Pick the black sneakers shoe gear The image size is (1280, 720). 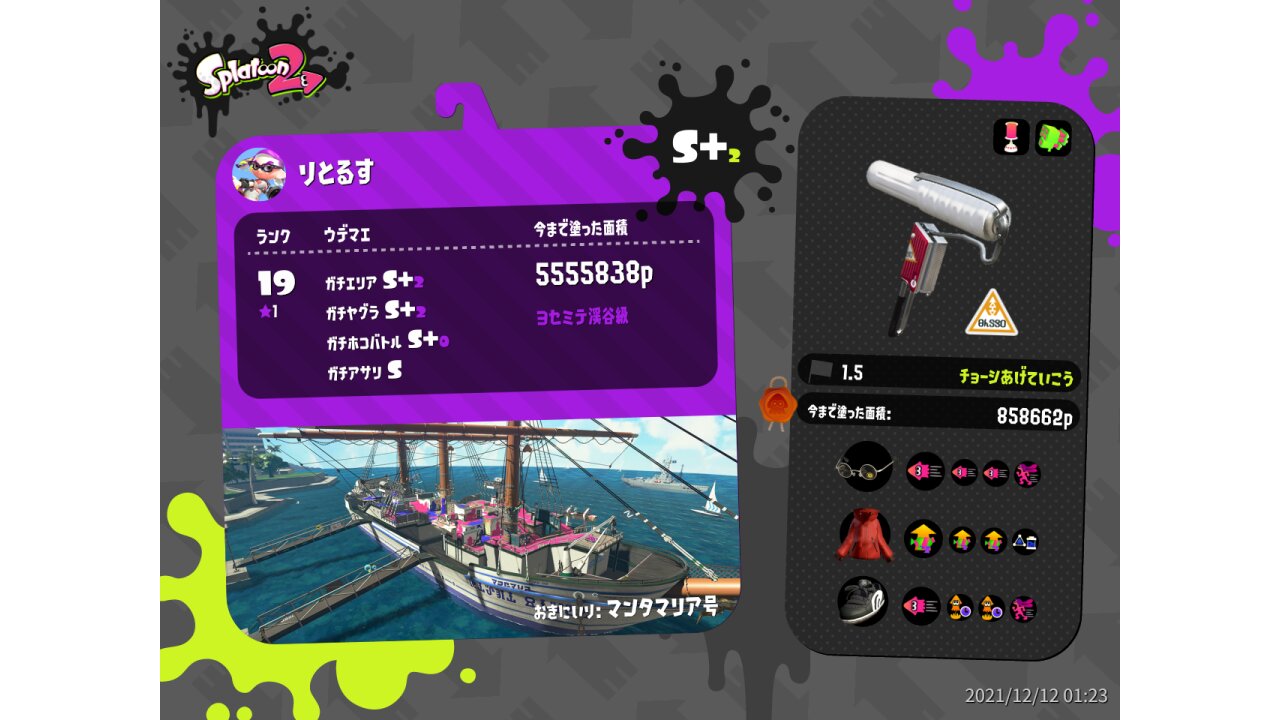pos(862,601)
